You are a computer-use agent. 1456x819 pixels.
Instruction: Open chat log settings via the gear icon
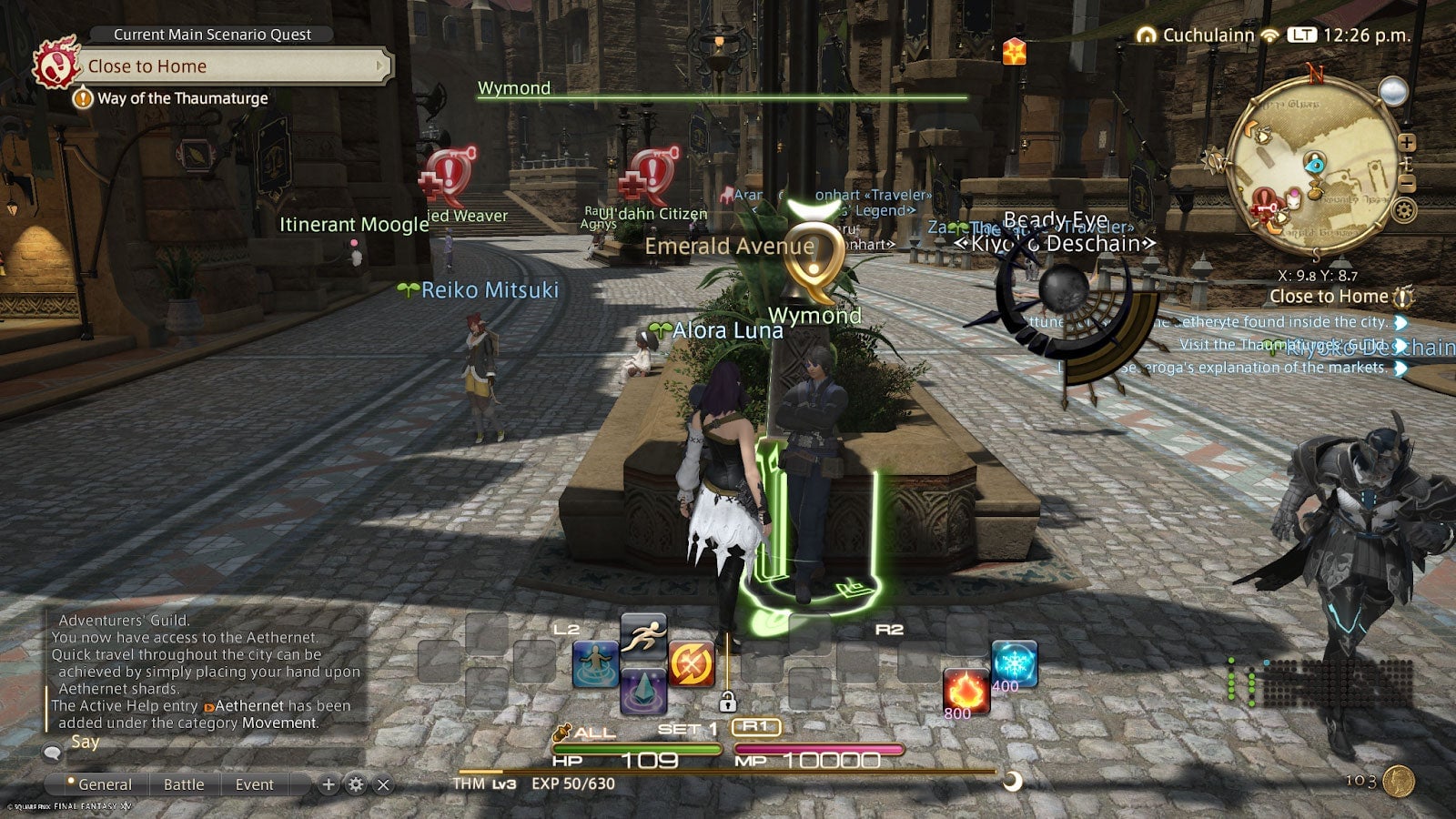click(356, 784)
